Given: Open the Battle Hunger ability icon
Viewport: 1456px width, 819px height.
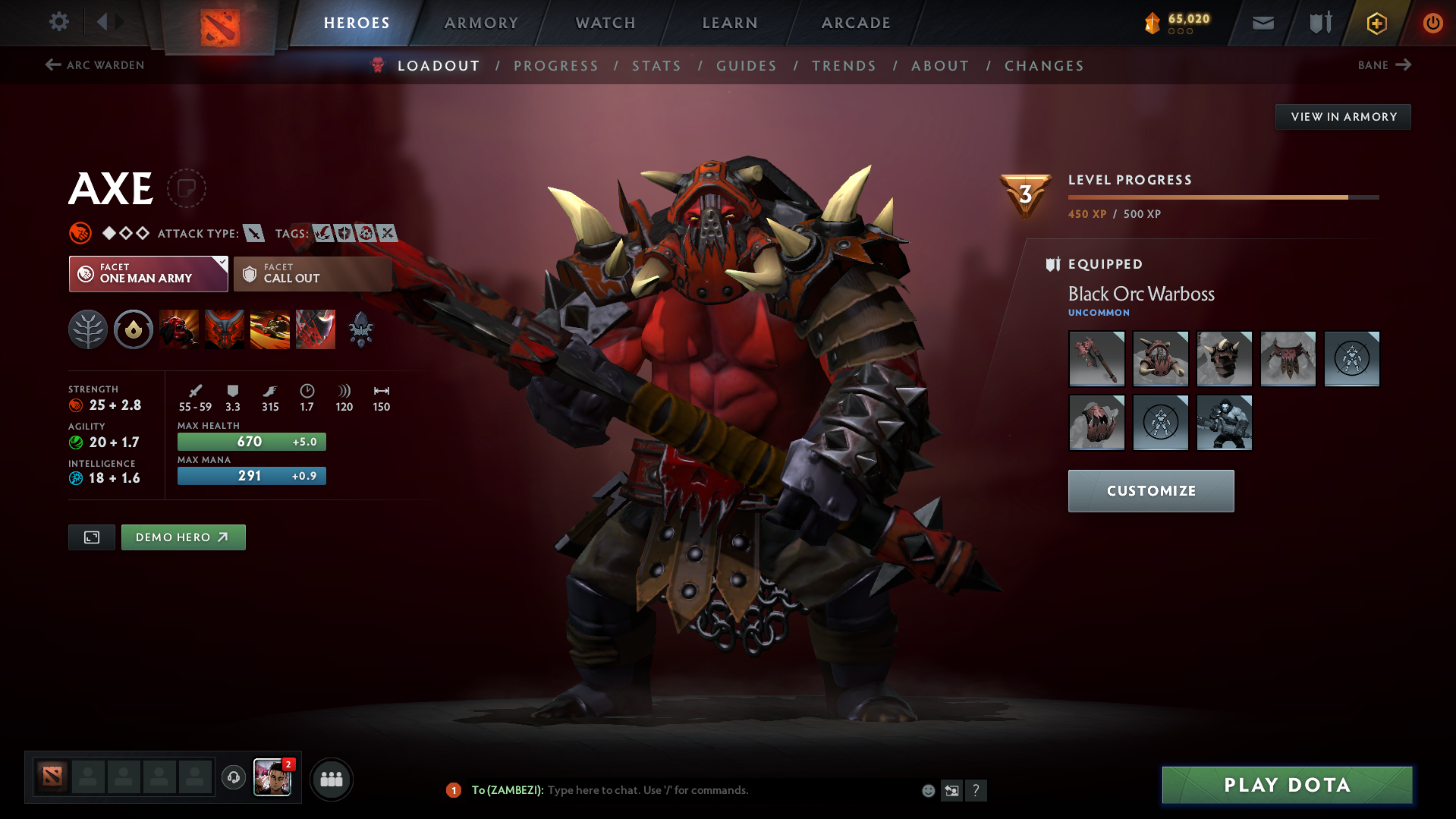Looking at the screenshot, I should pyautogui.click(x=224, y=329).
